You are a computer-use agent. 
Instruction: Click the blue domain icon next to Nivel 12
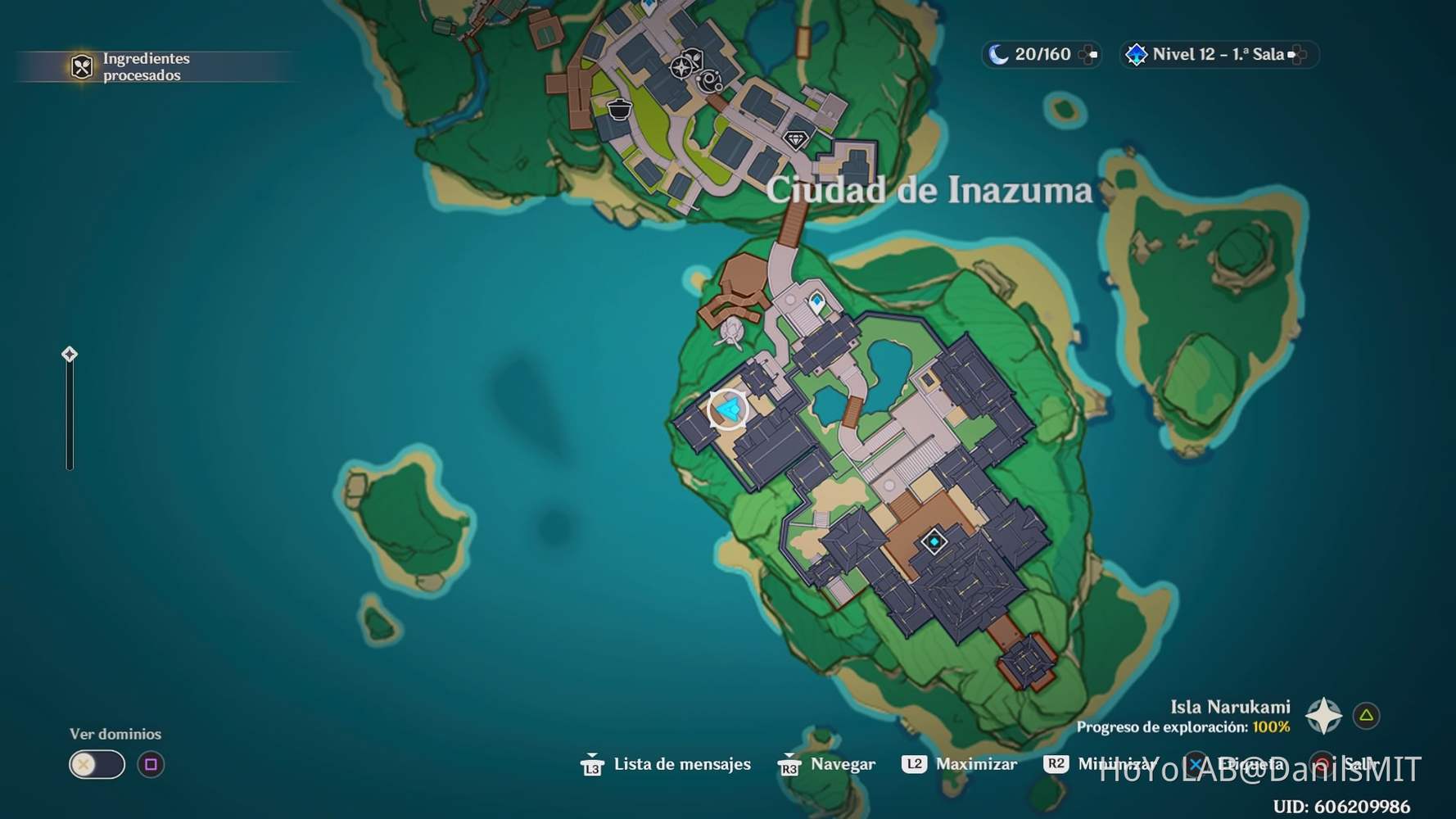click(x=1137, y=54)
